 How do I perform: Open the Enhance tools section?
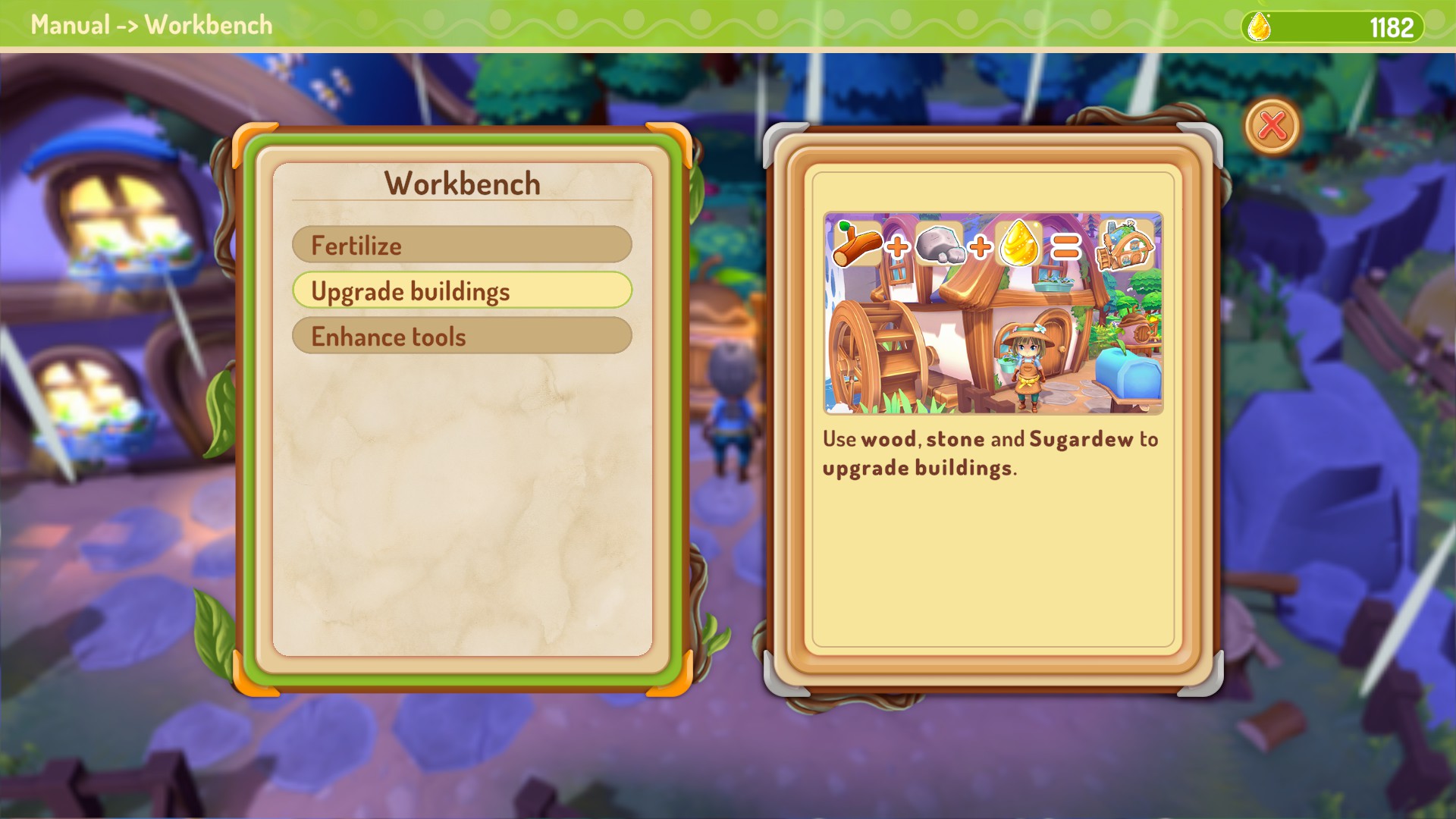coord(463,337)
